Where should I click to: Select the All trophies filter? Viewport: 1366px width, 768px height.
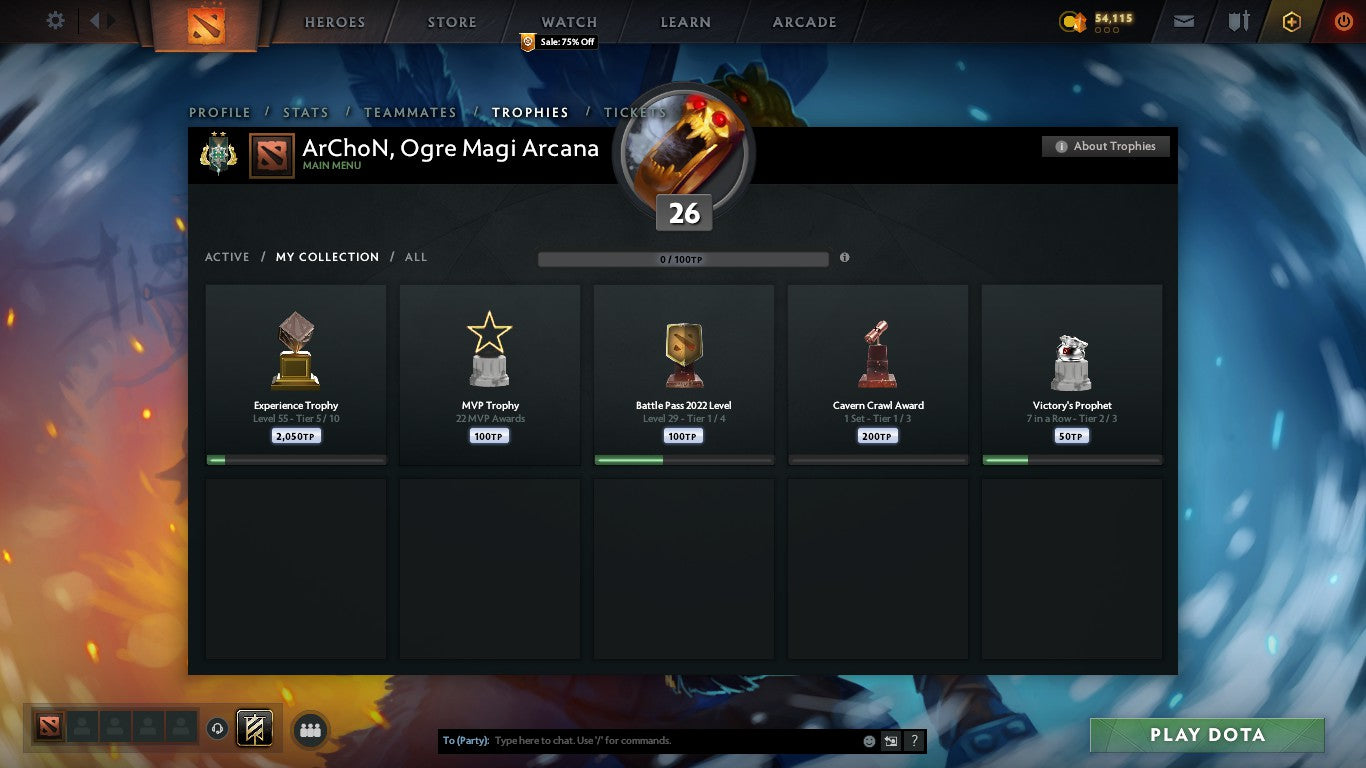[416, 257]
